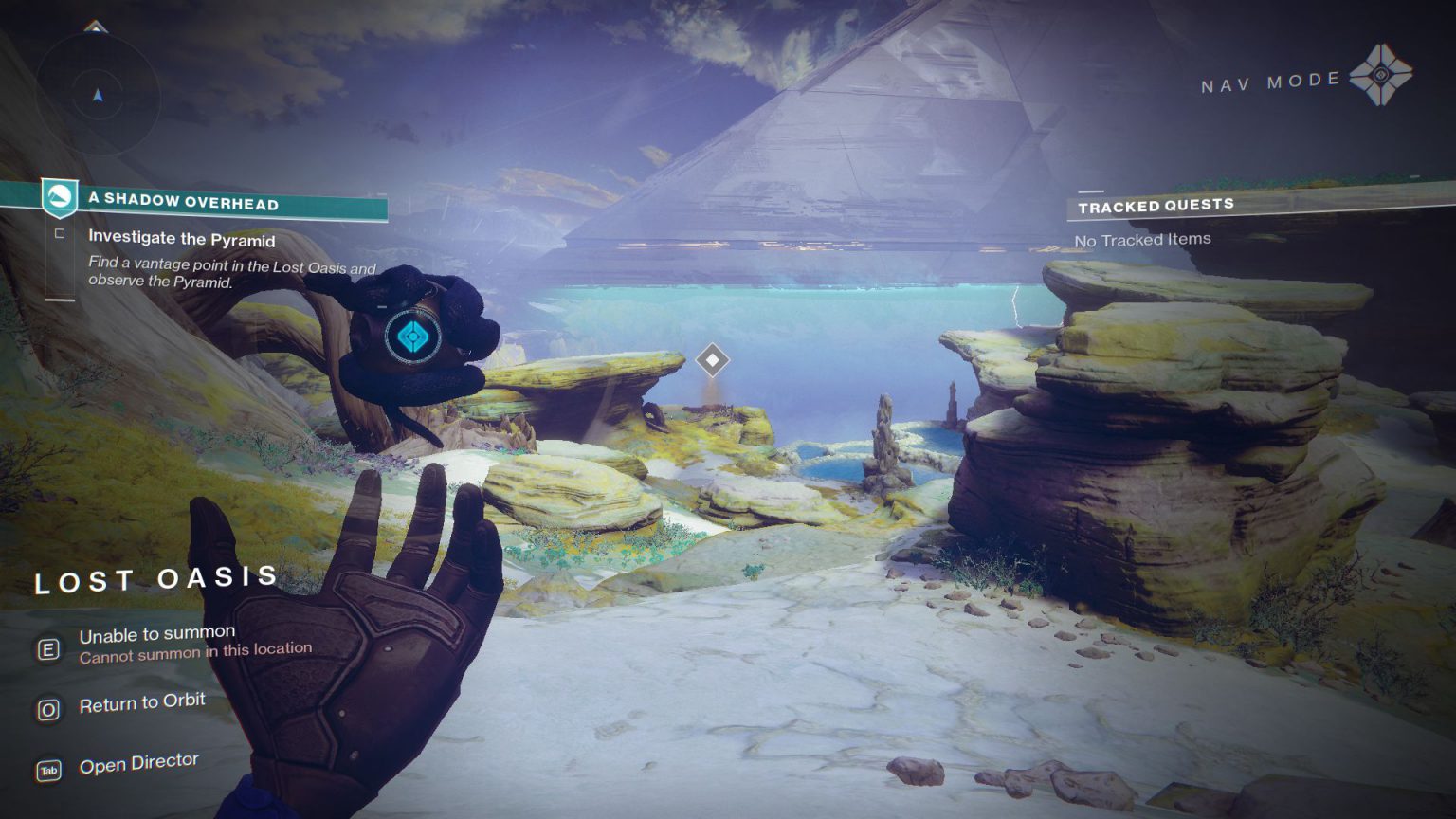The image size is (1456, 819).
Task: Click the Lost Oasis location label
Action: tap(155, 580)
